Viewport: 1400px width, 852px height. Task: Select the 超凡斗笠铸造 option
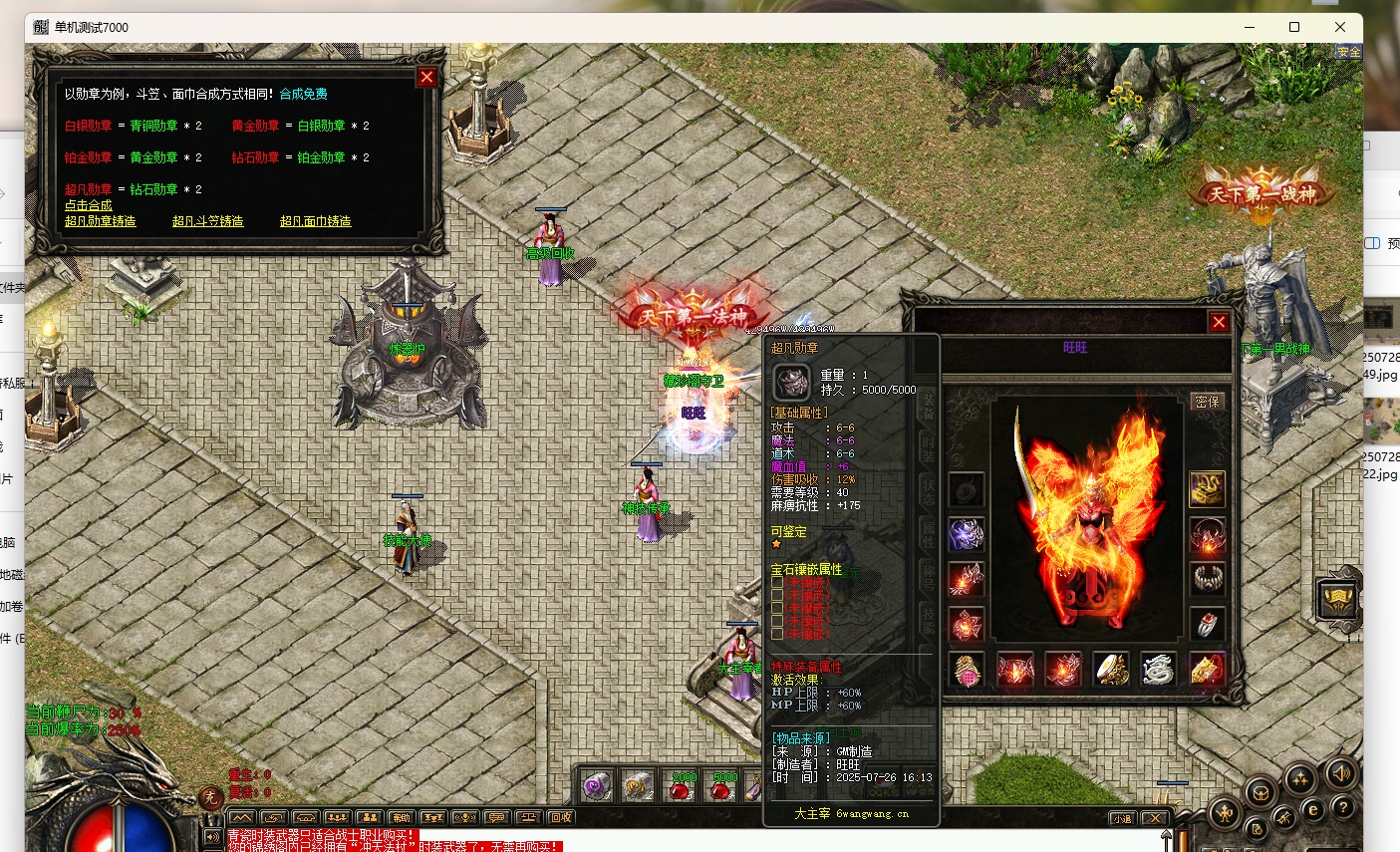coord(207,221)
